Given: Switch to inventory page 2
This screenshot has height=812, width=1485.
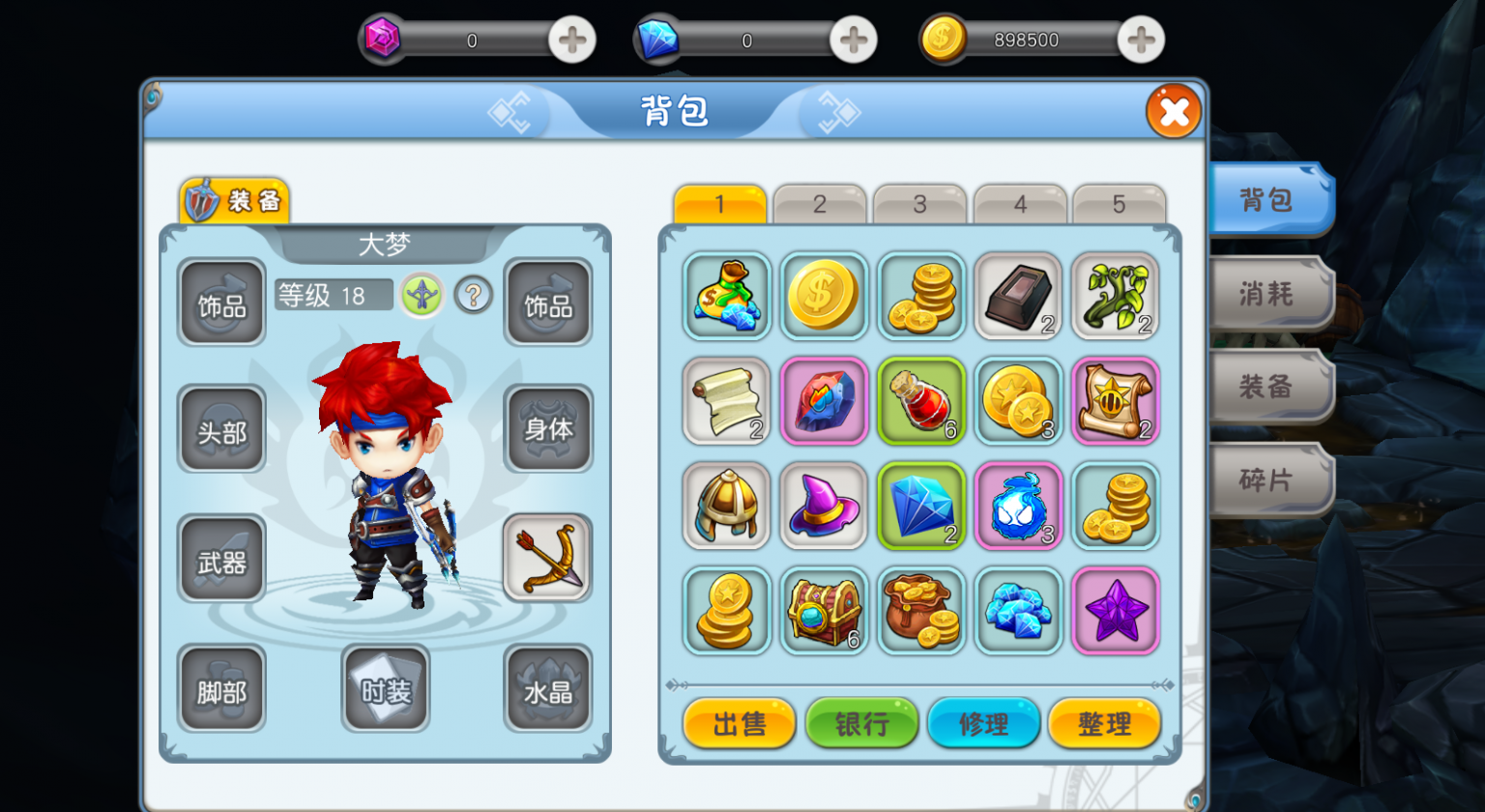Looking at the screenshot, I should [819, 204].
